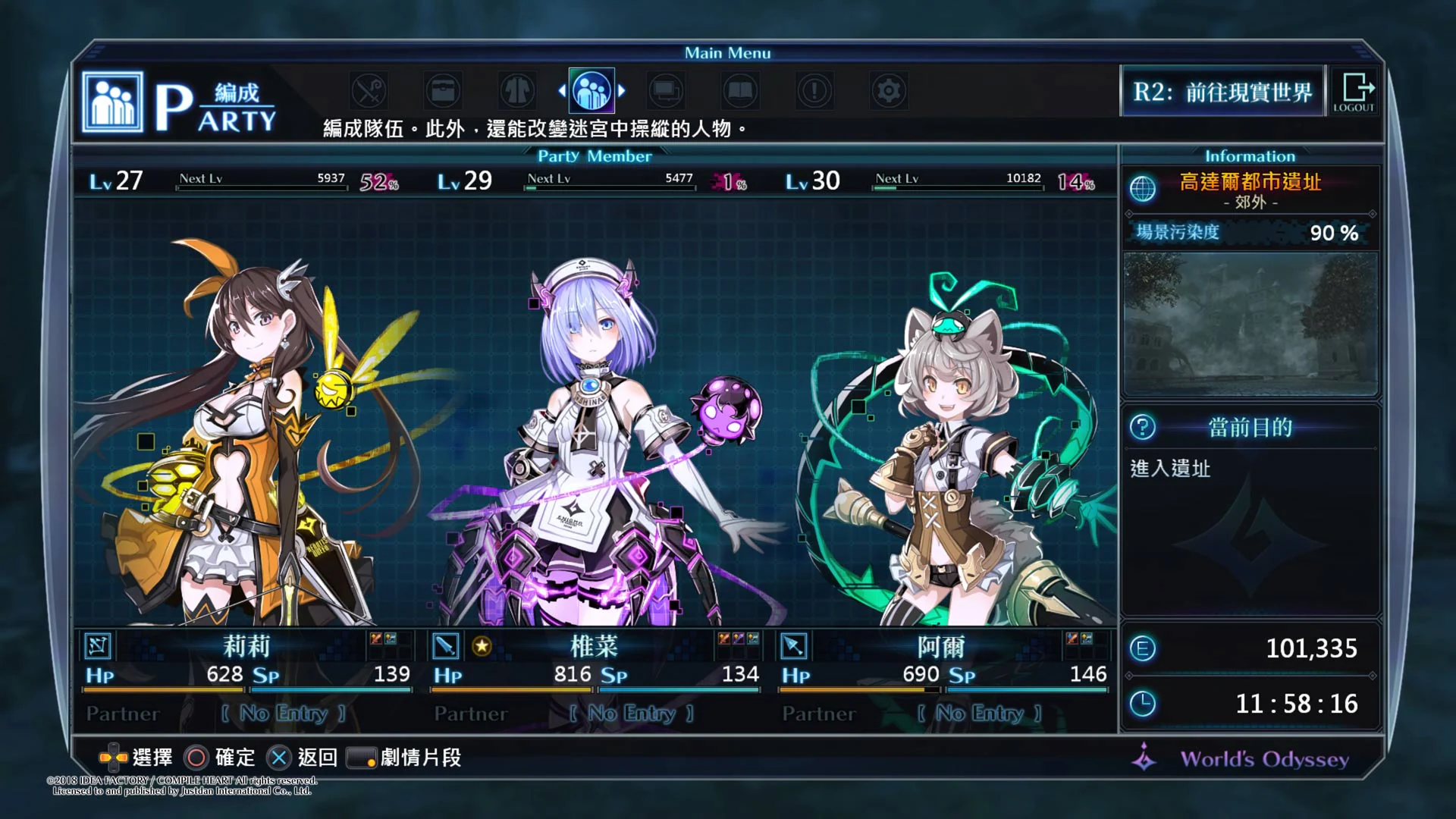Open the gear settings menu icon
Viewport: 1456px width, 819px height.
pyautogui.click(x=888, y=89)
